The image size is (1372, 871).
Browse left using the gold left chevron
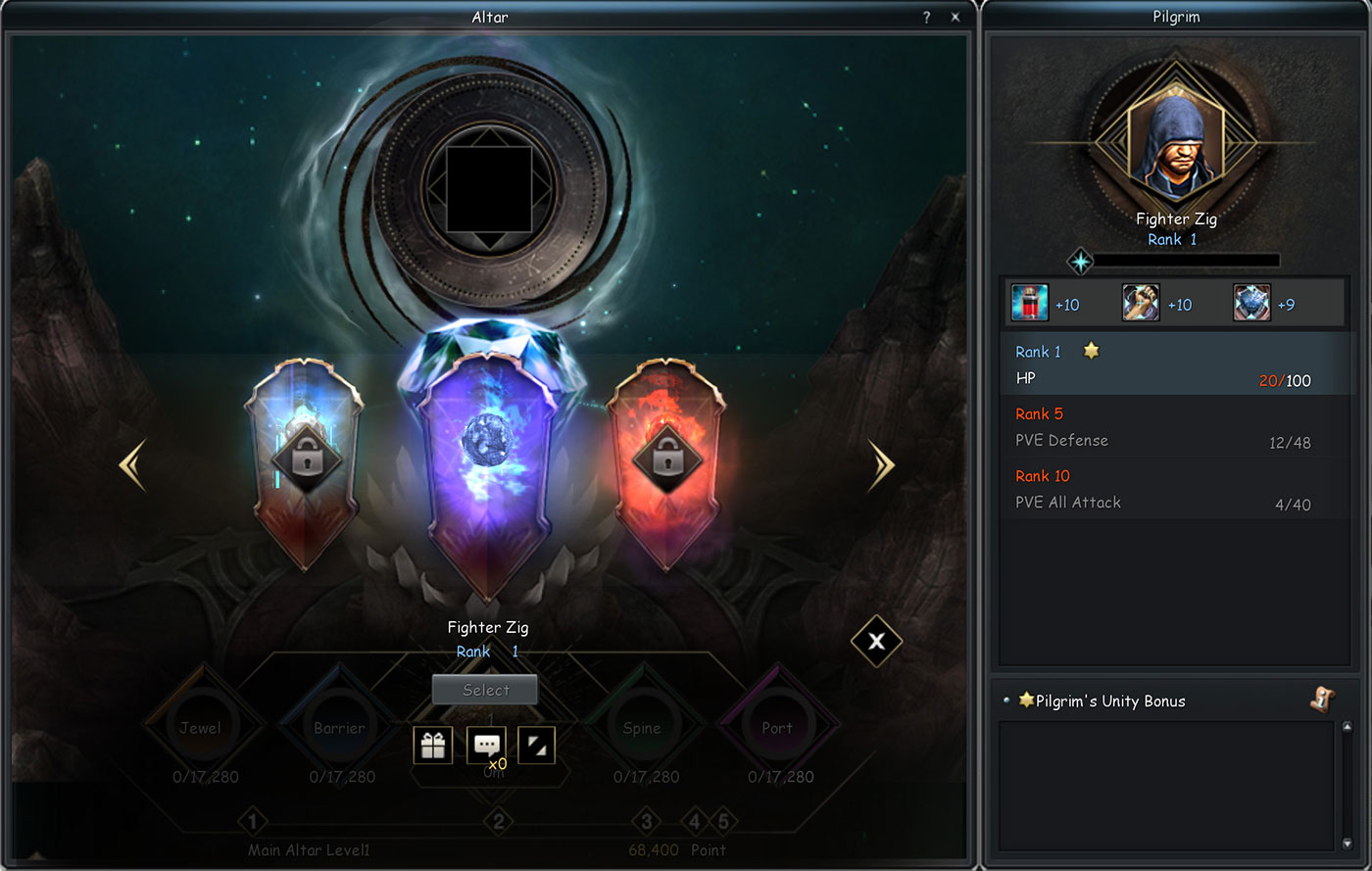(132, 462)
